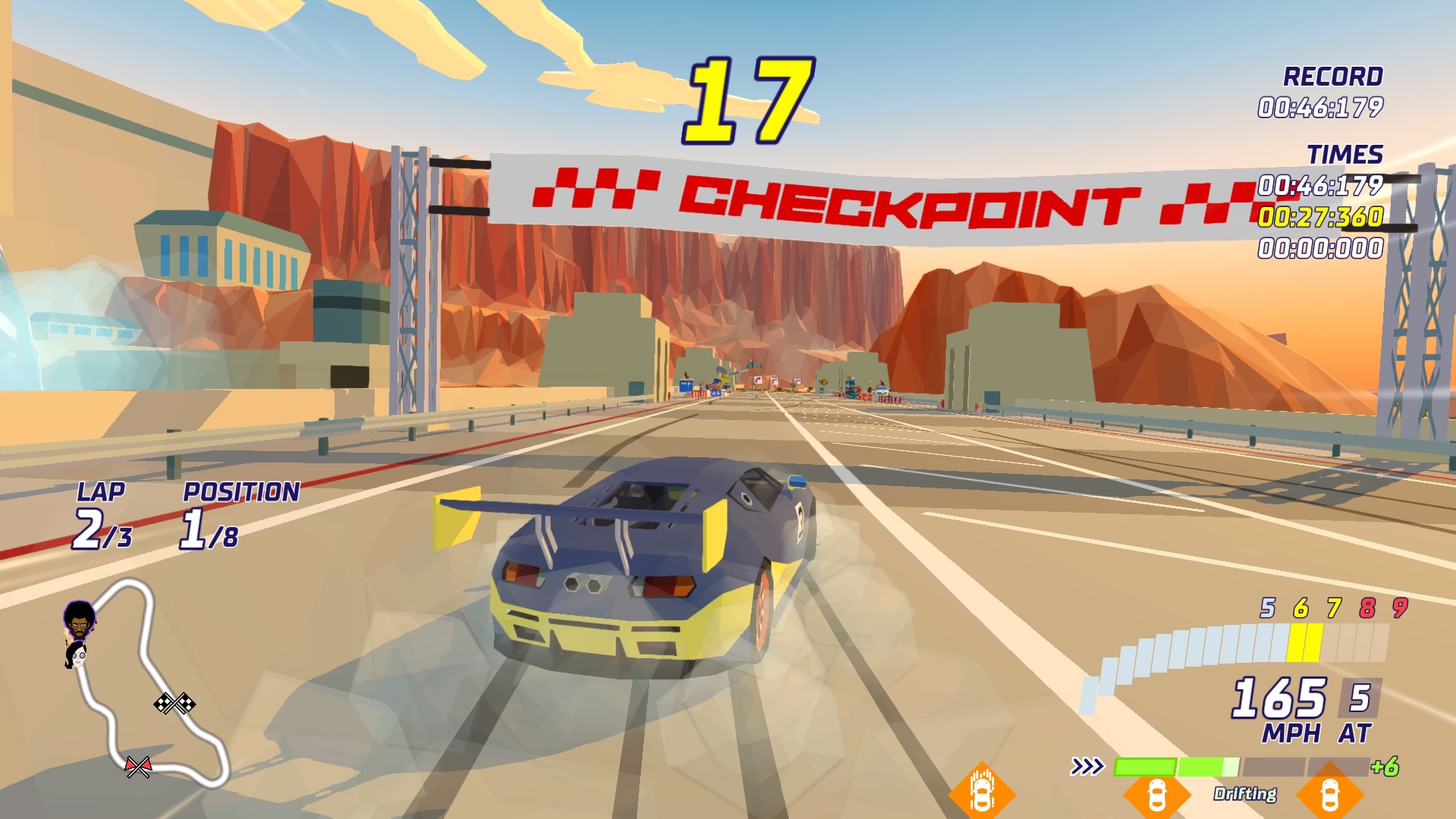Select the afro-haired racer portrait on minimap
The width and height of the screenshot is (1456, 819).
point(79,620)
